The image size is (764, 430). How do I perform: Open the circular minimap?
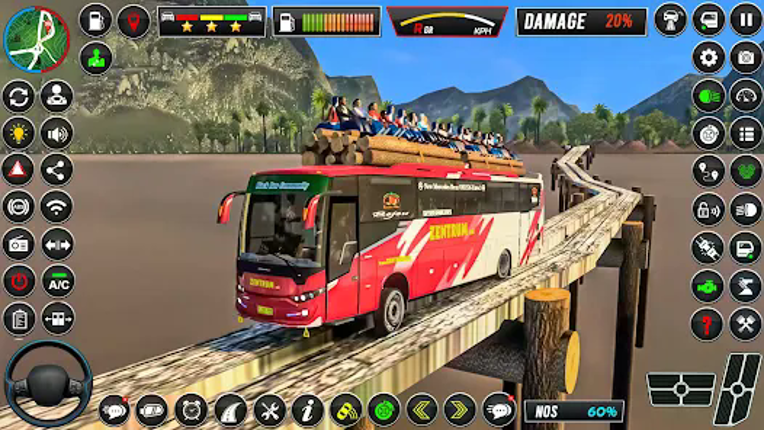click(x=36, y=39)
